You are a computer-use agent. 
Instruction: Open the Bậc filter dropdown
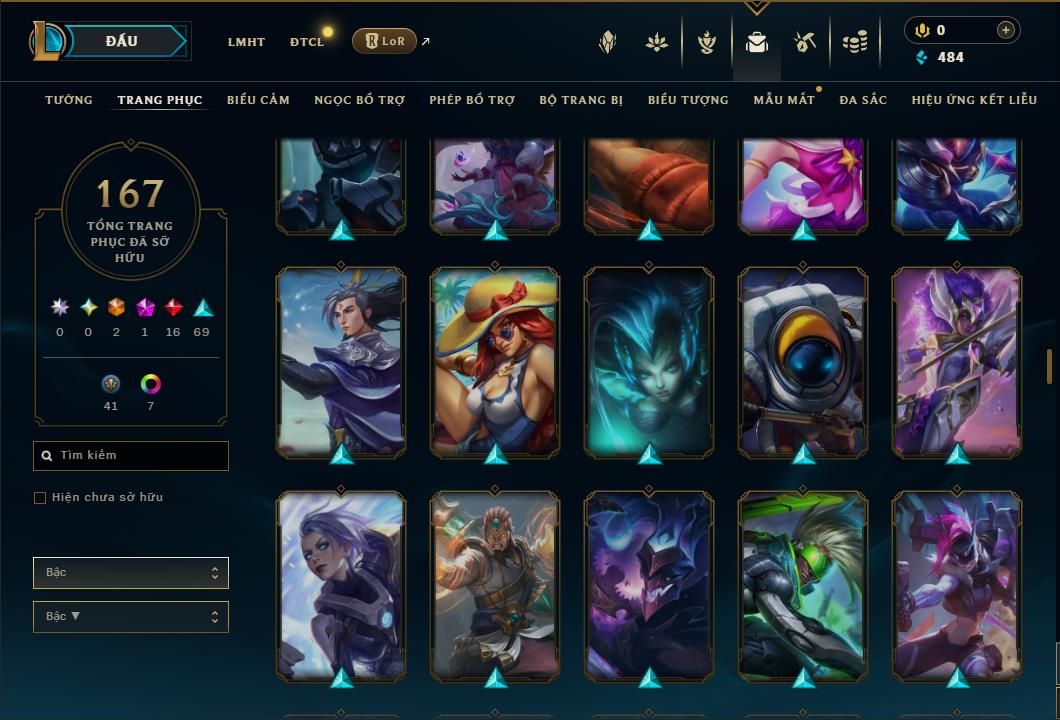pyautogui.click(x=131, y=573)
